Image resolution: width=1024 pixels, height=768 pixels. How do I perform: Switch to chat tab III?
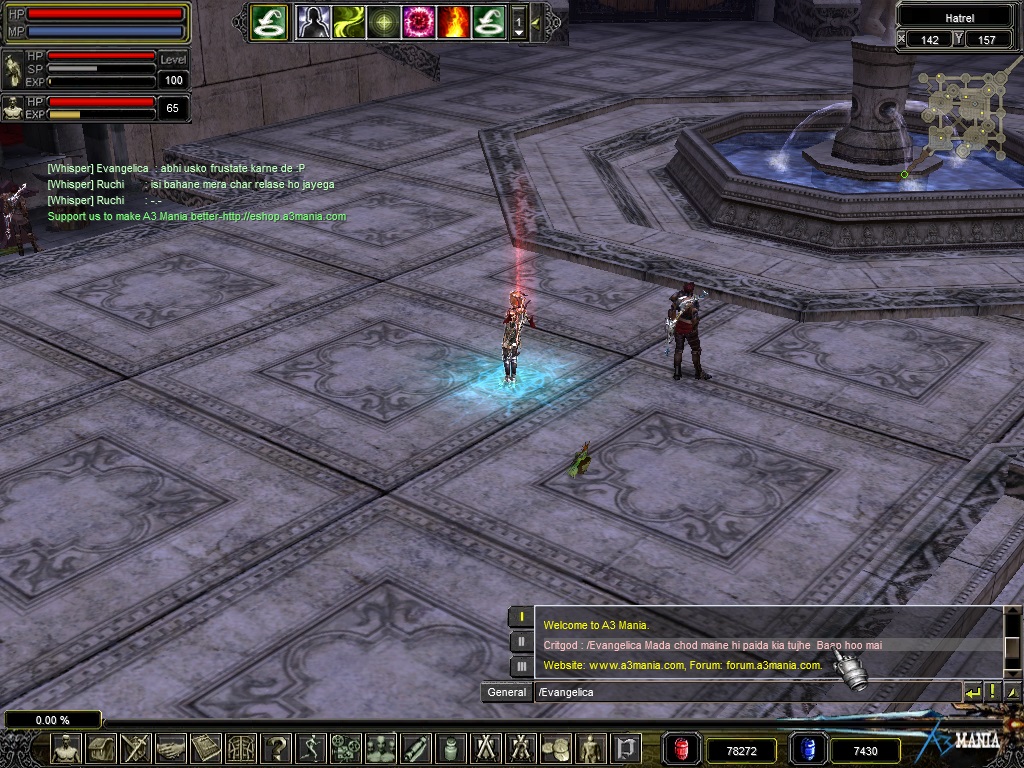pos(521,666)
